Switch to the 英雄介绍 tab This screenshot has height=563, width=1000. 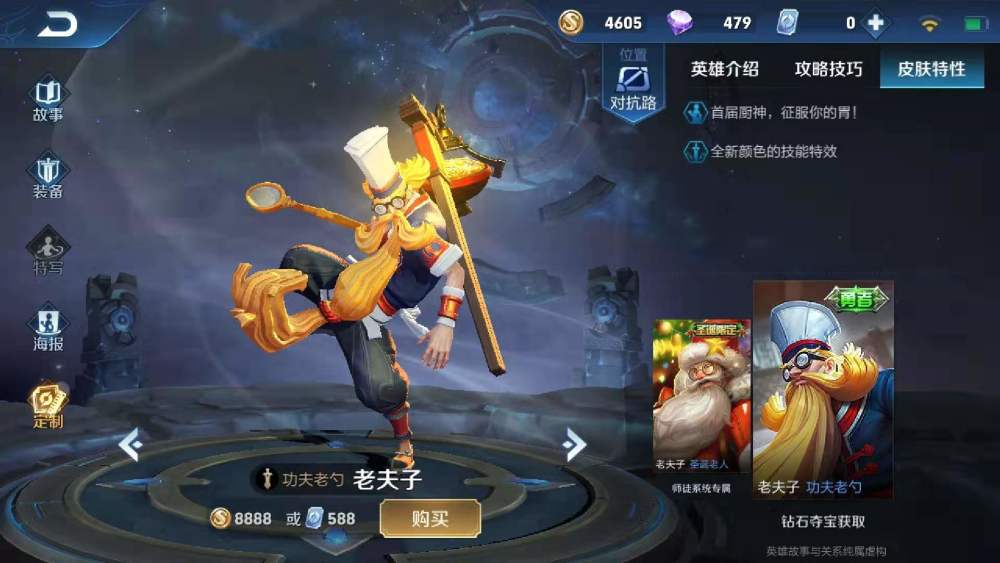click(724, 69)
